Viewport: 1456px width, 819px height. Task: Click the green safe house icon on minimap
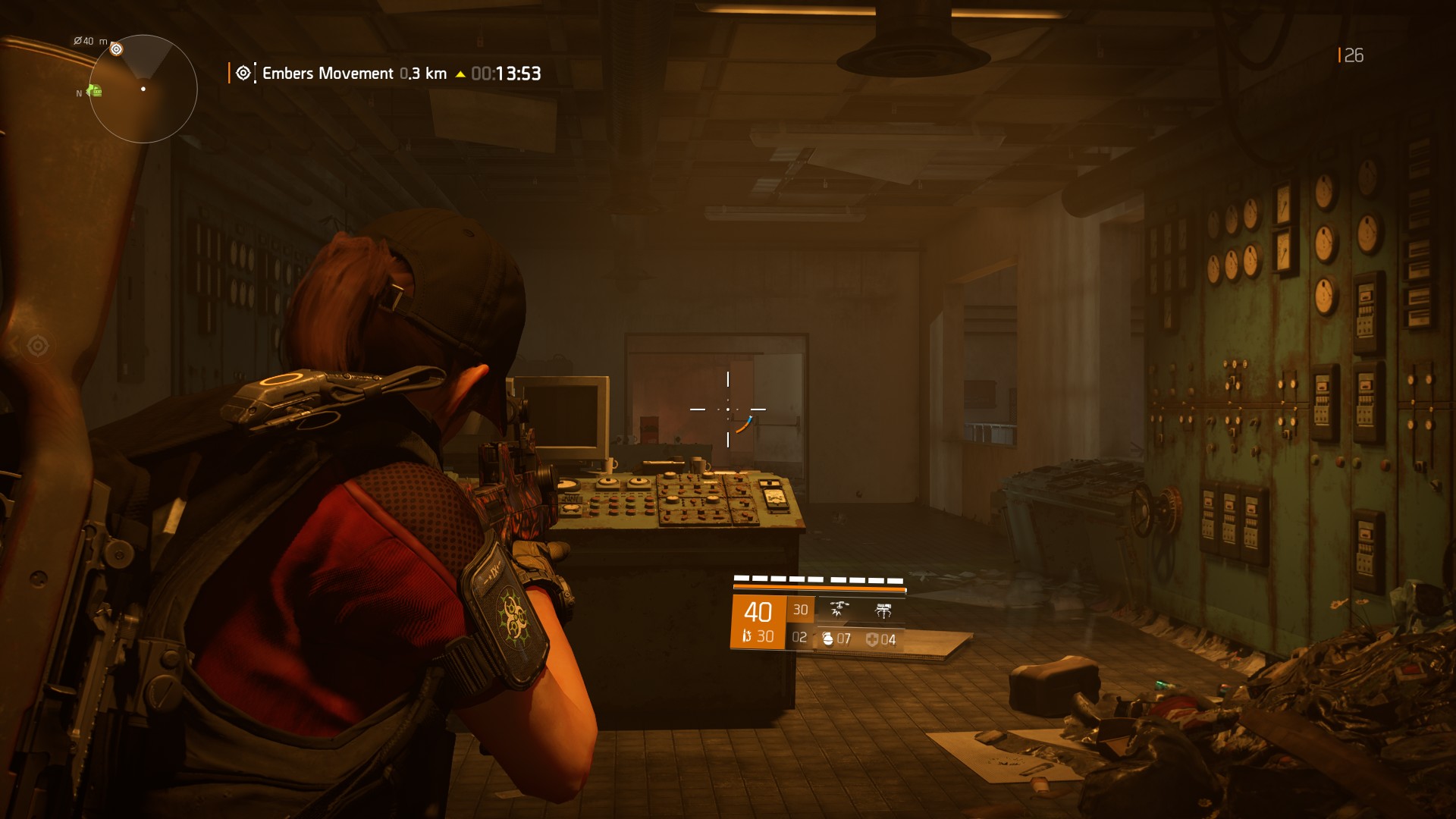[x=96, y=90]
